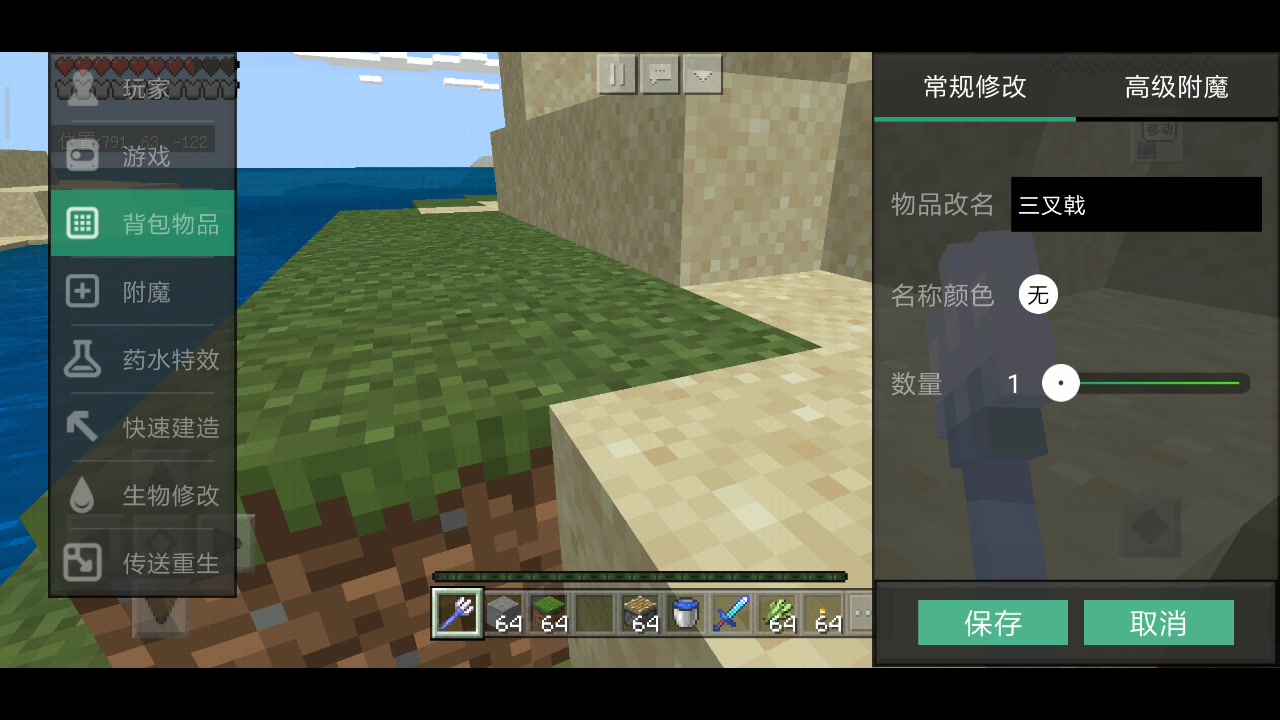Click the 物品改名 rename input showing 三叉戟
The height and width of the screenshot is (720, 1280).
click(1135, 204)
